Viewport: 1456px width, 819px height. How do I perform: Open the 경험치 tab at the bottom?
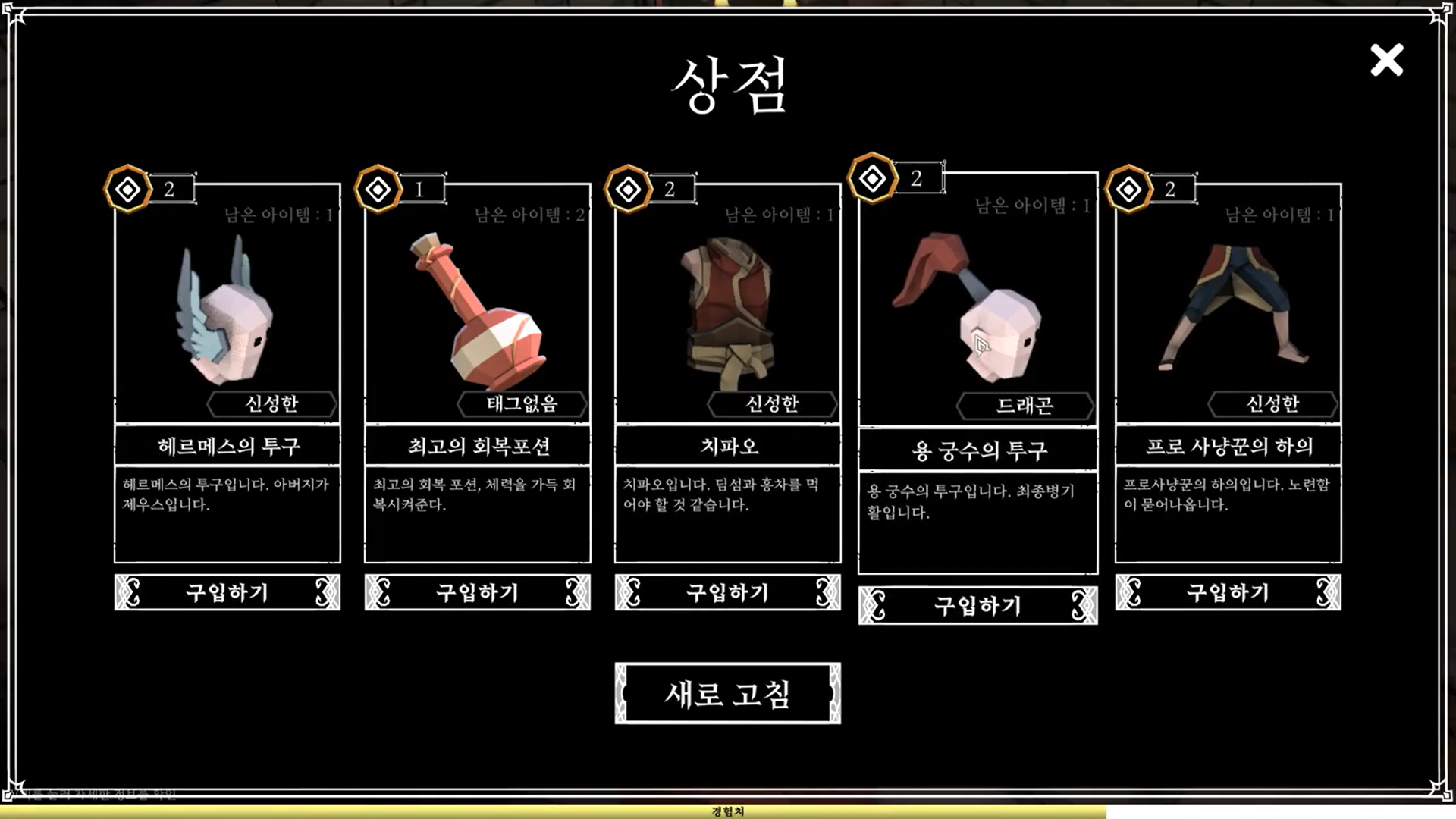727,811
